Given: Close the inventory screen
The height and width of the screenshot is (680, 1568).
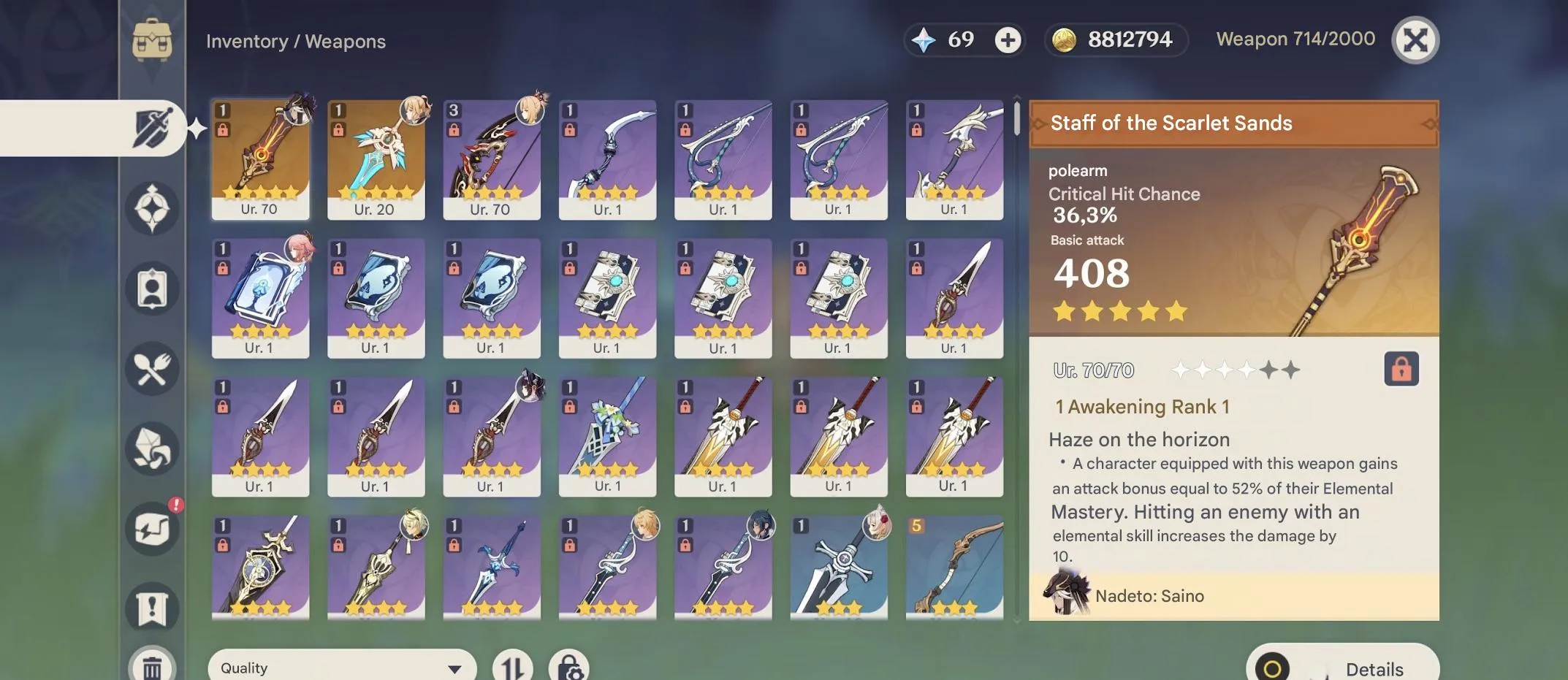Looking at the screenshot, I should 1415,40.
